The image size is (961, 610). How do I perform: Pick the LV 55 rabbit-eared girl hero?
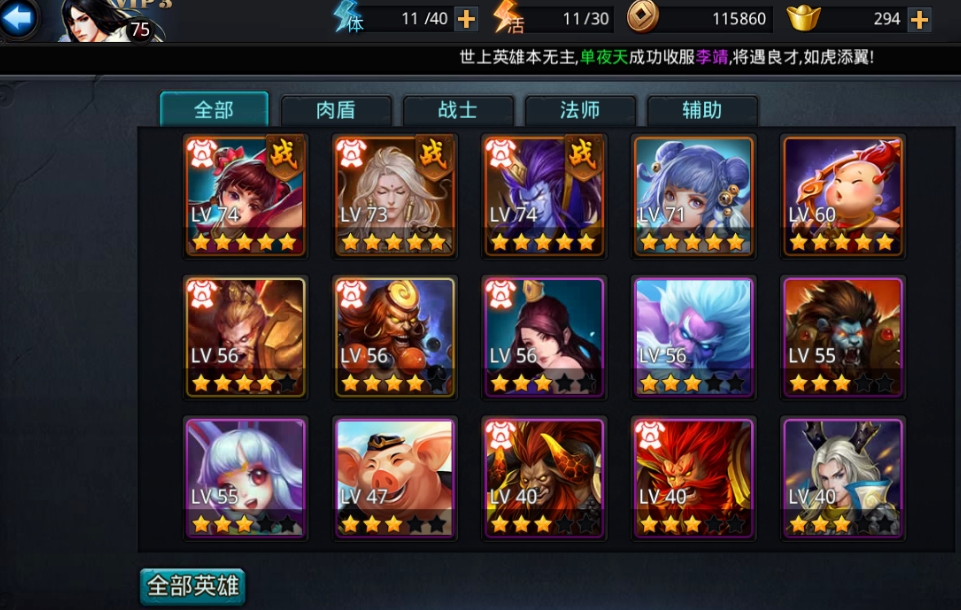pos(246,478)
